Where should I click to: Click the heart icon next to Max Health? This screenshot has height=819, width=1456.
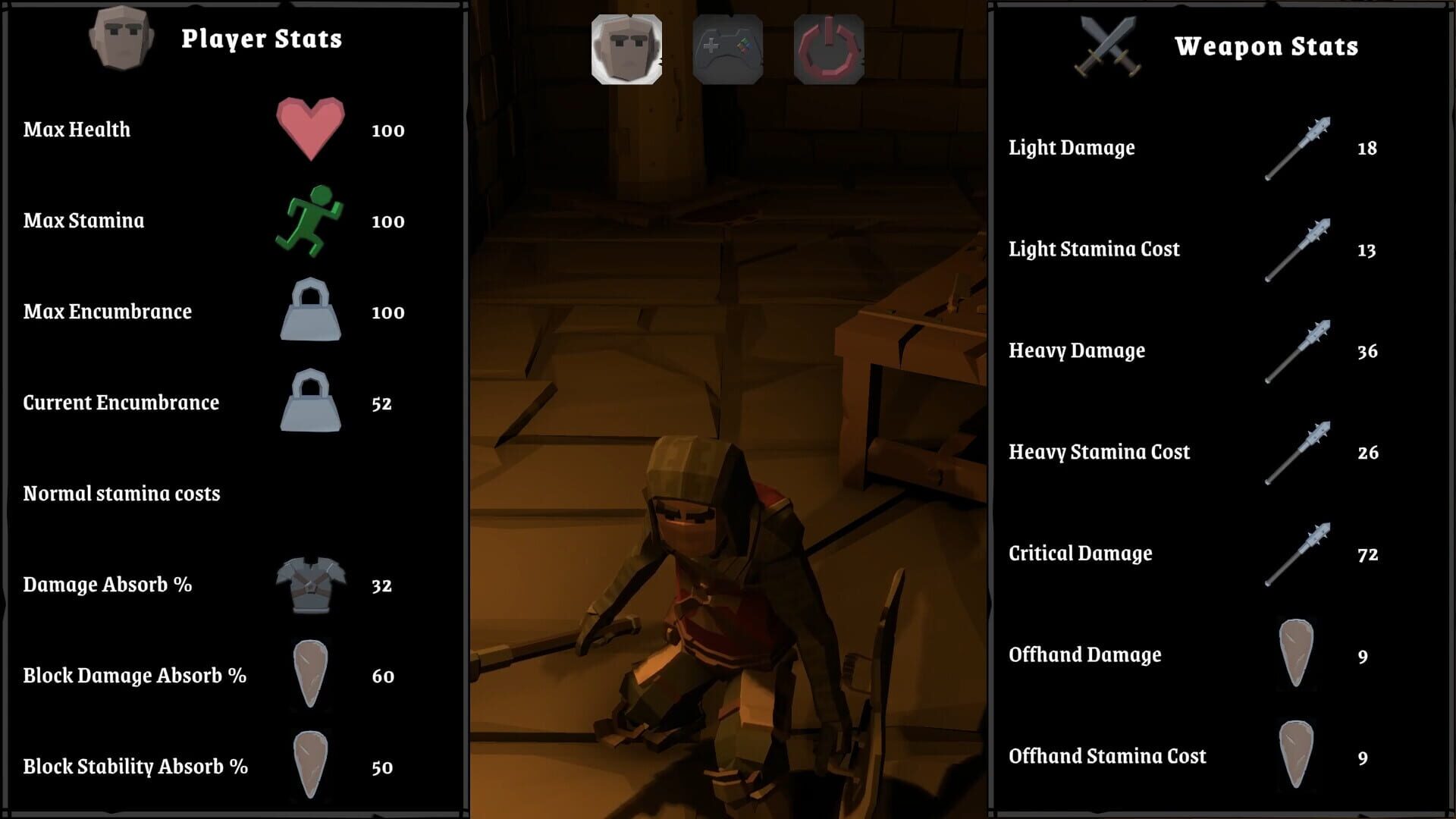(x=309, y=130)
